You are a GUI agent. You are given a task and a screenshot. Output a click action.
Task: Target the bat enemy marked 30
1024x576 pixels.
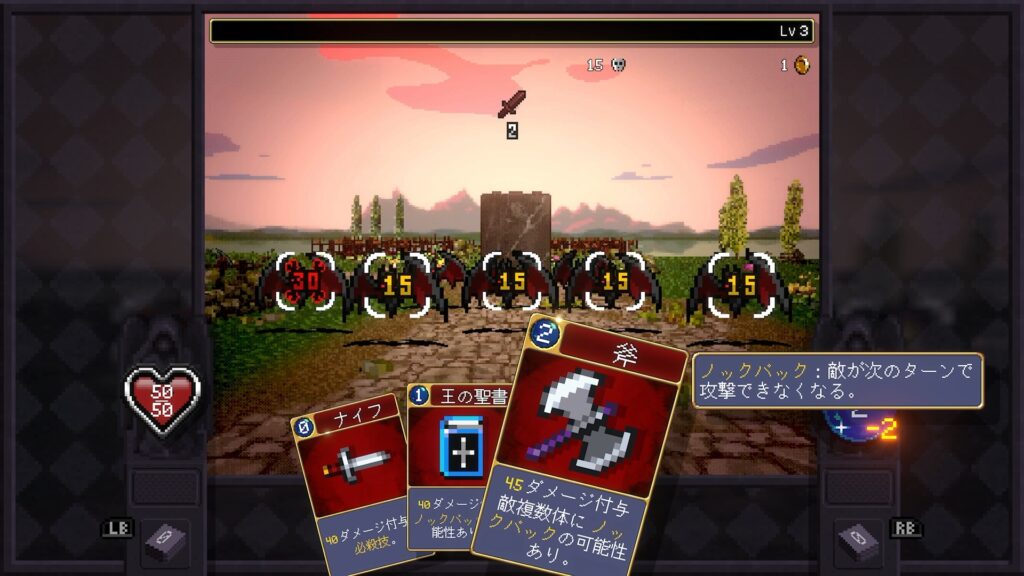click(304, 282)
